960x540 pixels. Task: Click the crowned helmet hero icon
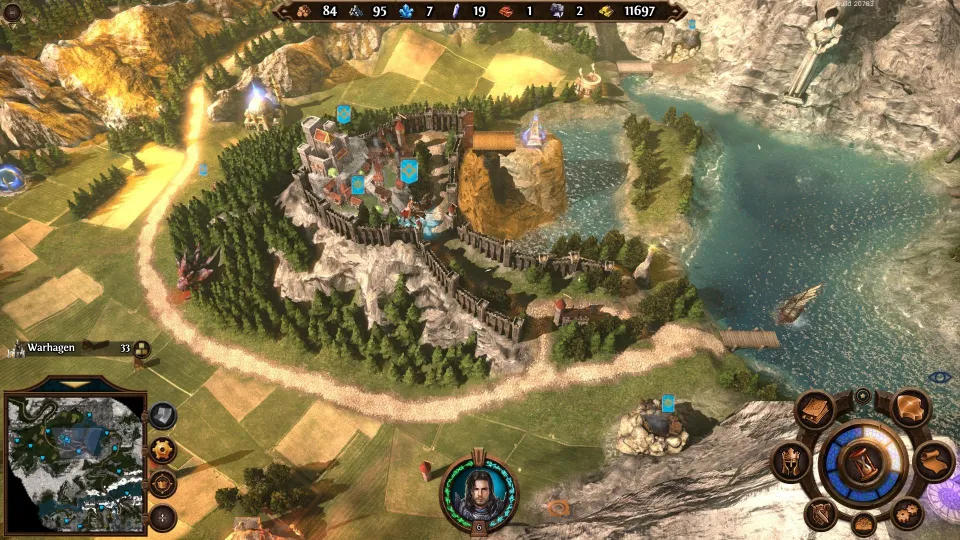click(790, 462)
